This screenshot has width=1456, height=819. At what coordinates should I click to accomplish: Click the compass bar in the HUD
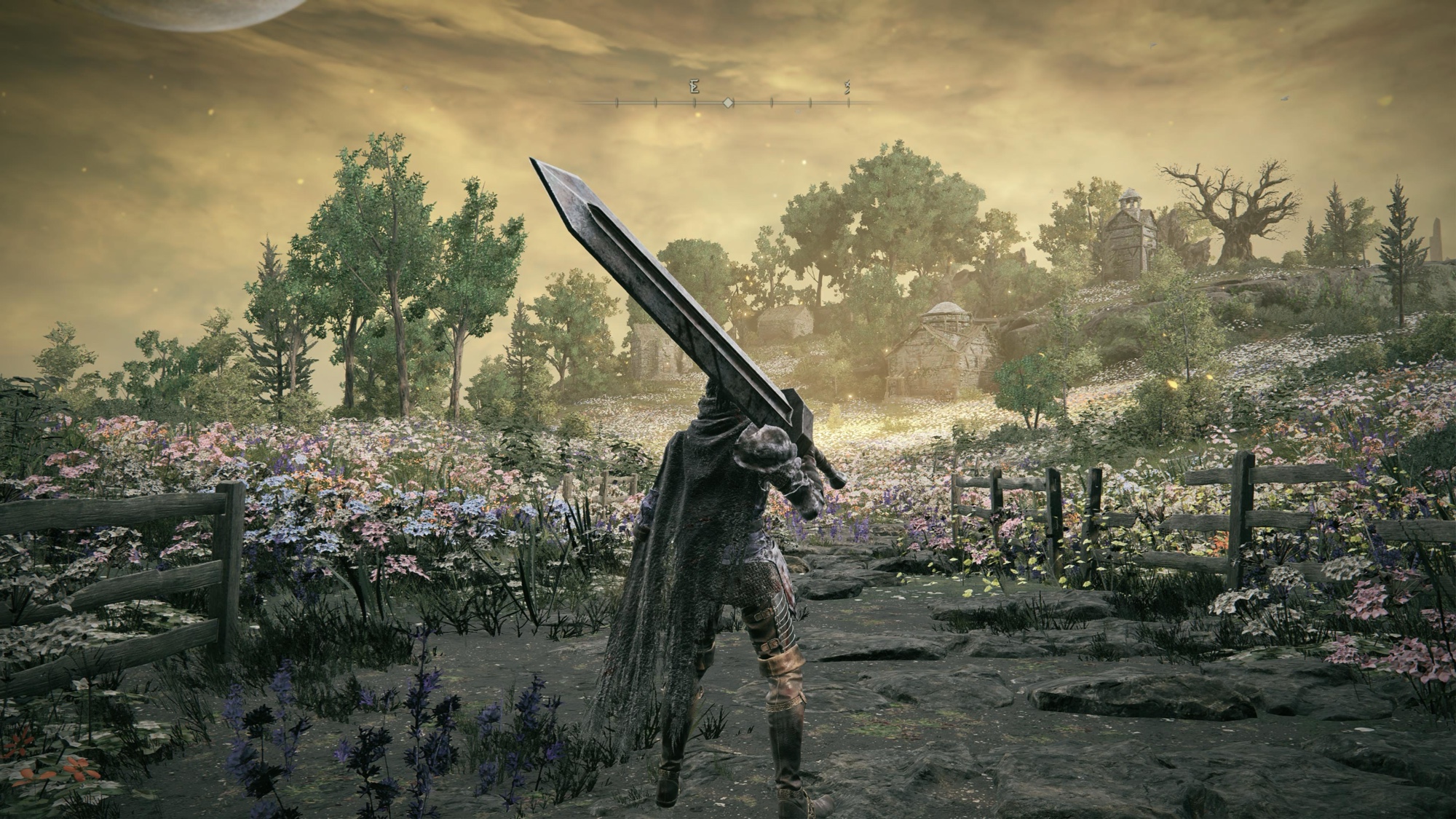click(727, 103)
